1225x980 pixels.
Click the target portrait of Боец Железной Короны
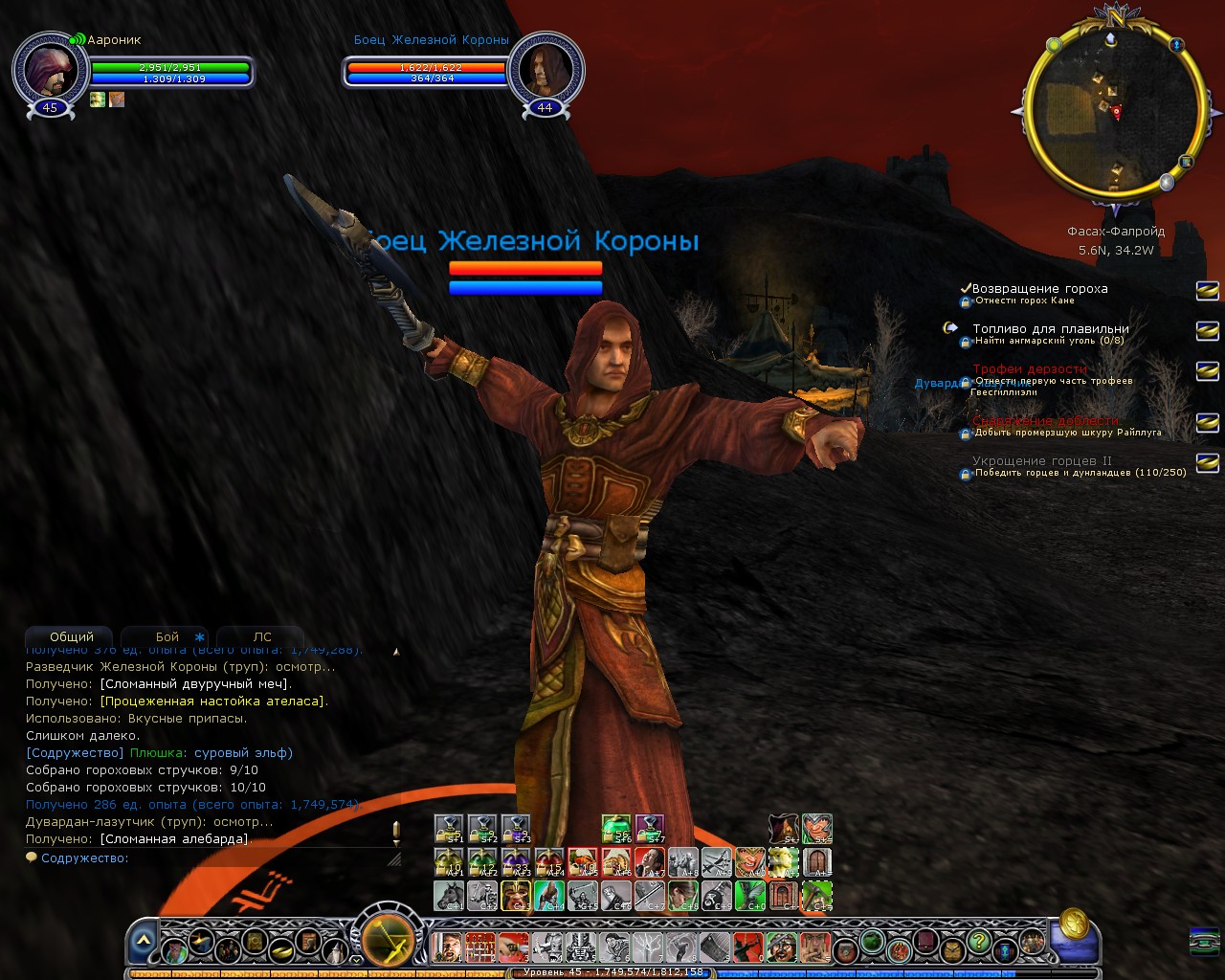(546, 70)
